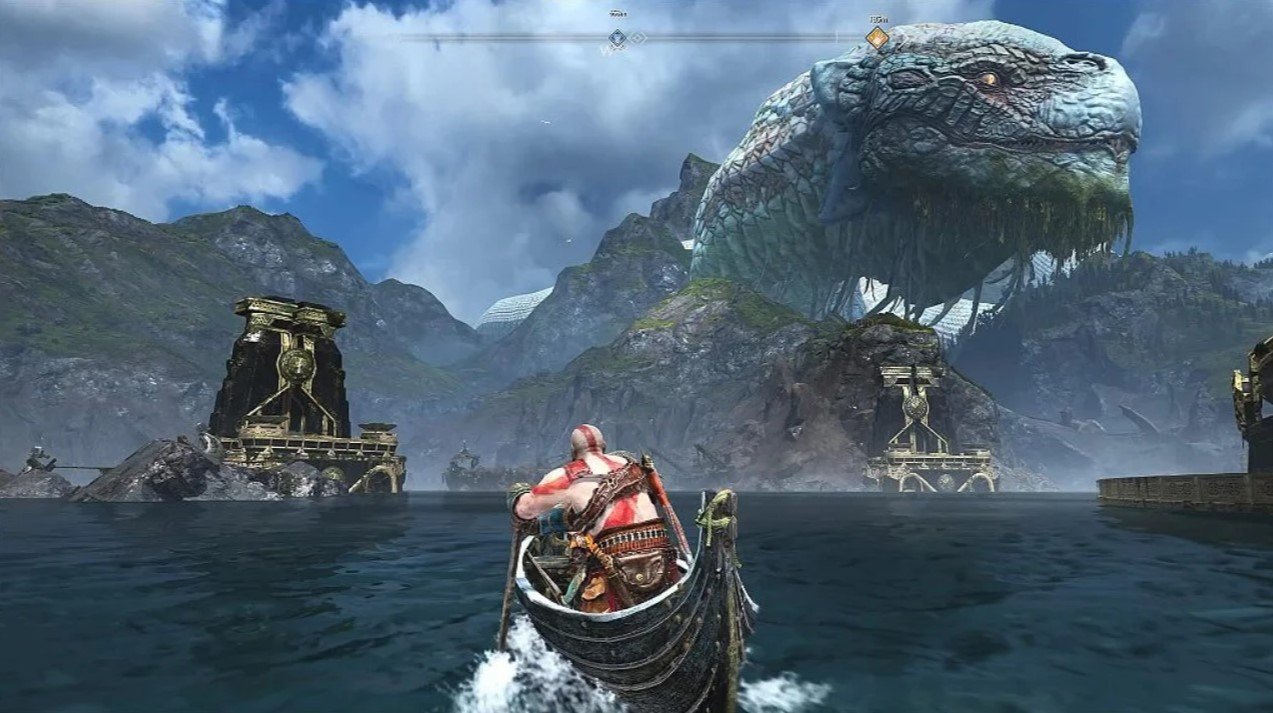This screenshot has height=713, width=1273.
Task: Click the blue diamond marker on the compass
Action: (x=618, y=38)
